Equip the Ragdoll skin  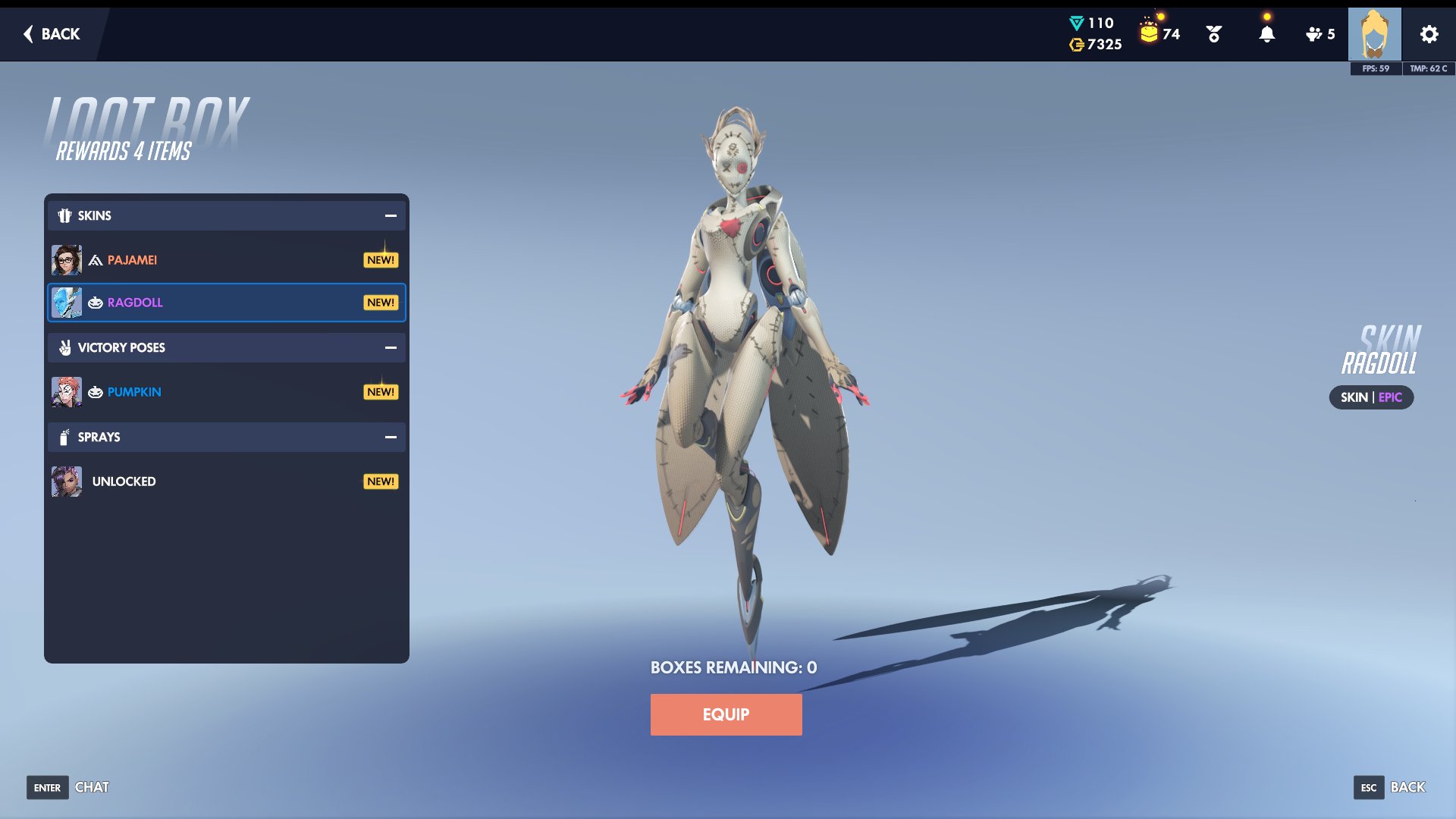click(x=726, y=714)
